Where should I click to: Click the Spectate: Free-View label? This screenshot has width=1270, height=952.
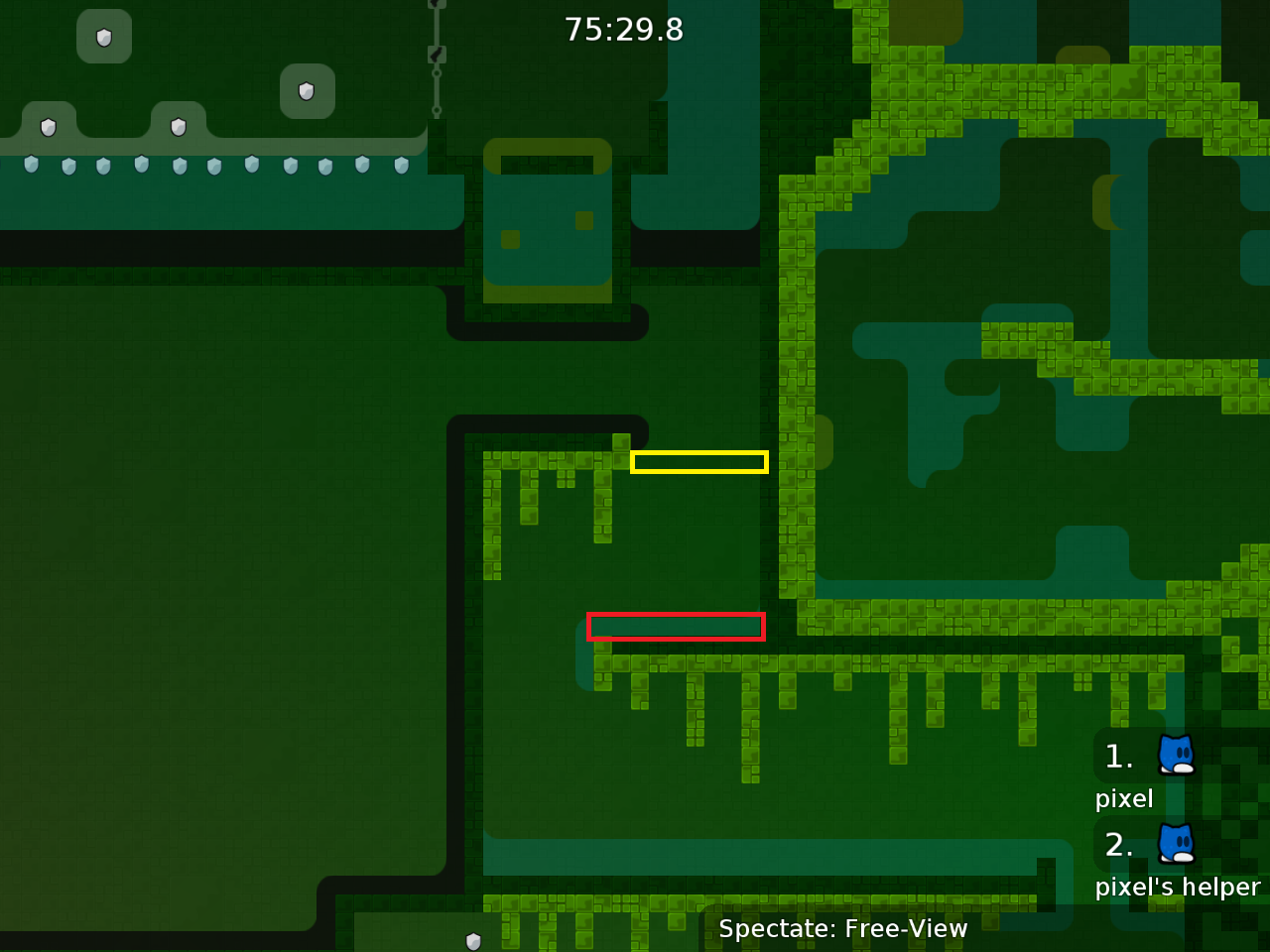tap(842, 929)
